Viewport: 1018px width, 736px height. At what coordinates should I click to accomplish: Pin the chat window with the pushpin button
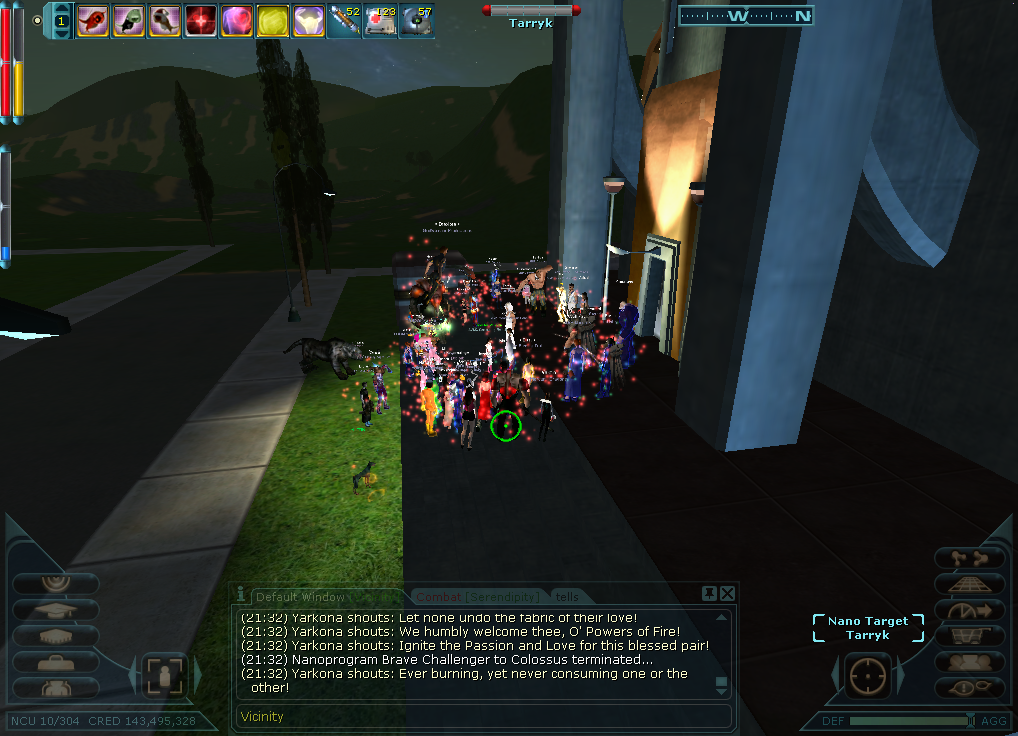[709, 594]
